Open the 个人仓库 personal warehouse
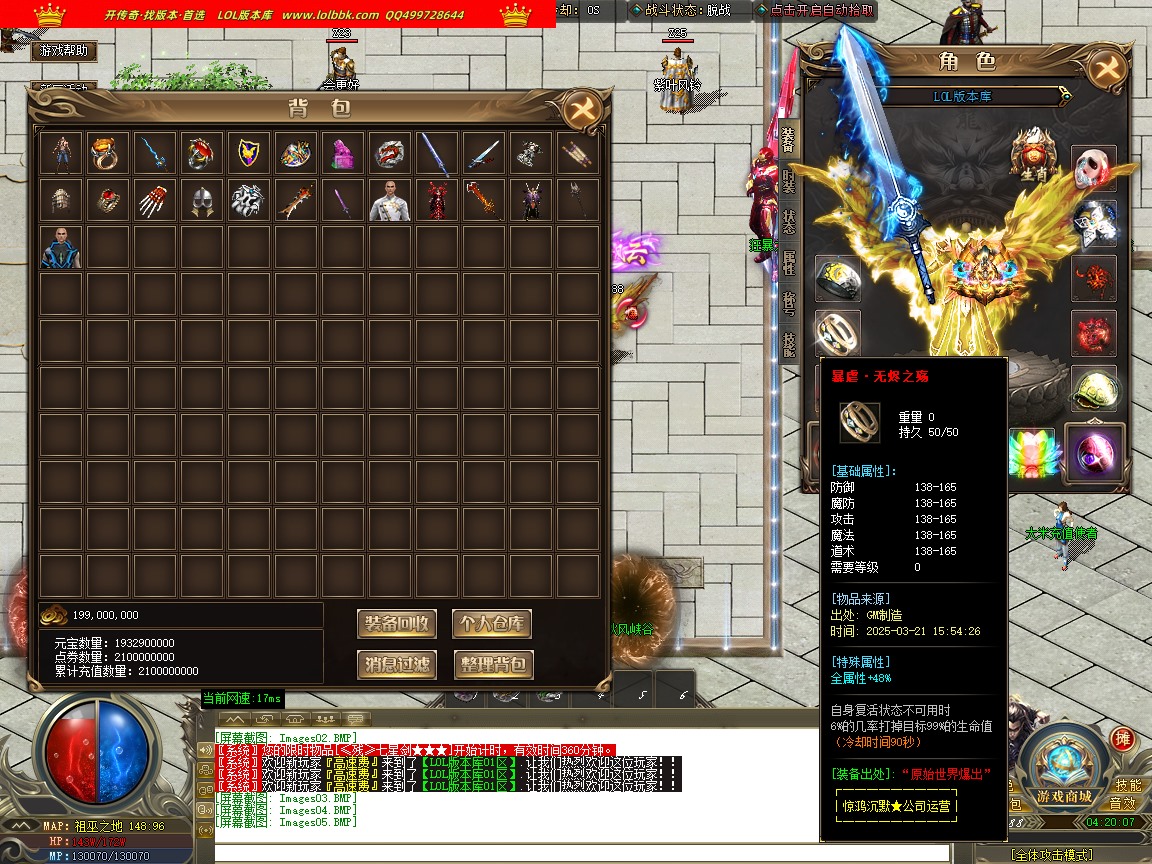 pos(491,624)
